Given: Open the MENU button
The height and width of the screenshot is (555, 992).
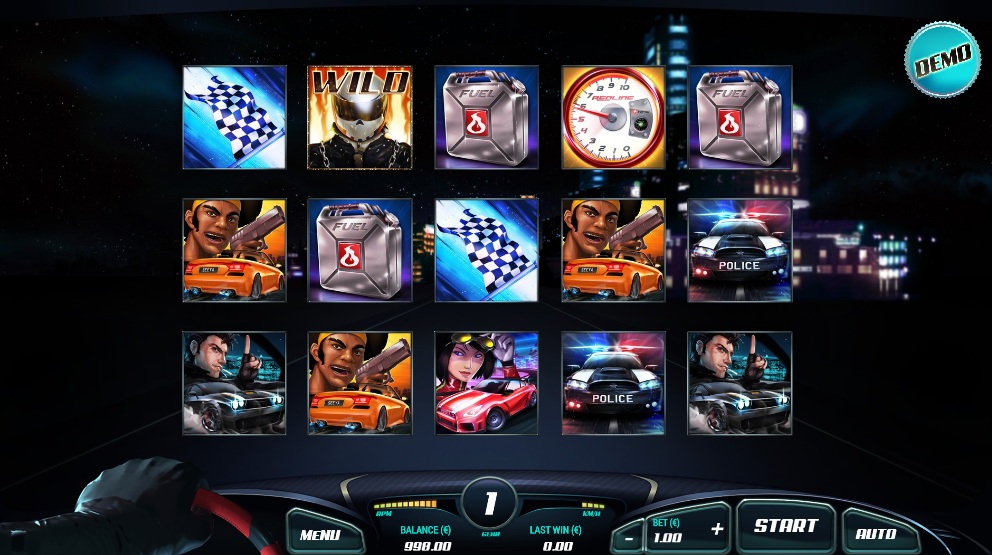Looking at the screenshot, I should coord(320,533).
